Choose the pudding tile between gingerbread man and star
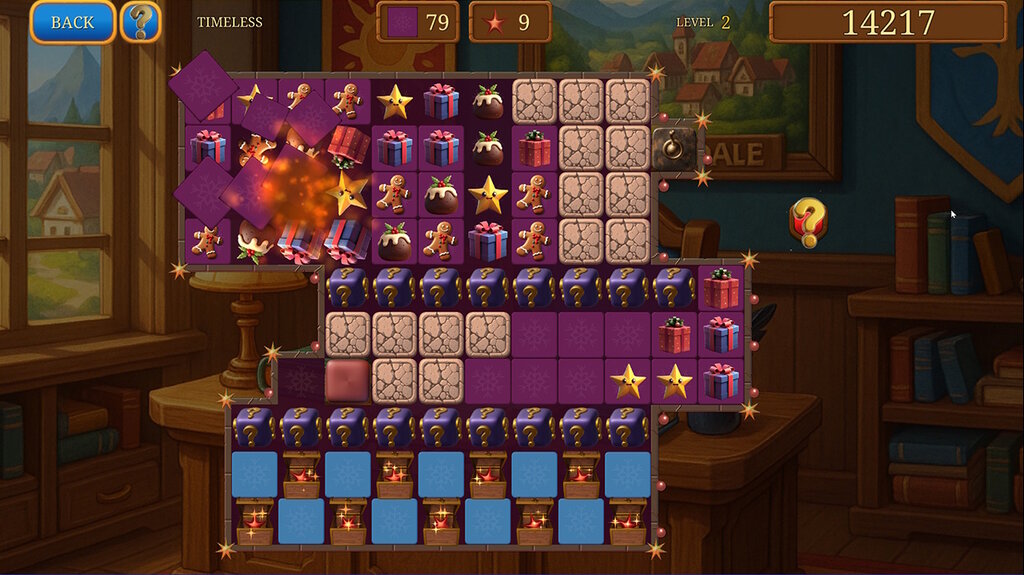 (x=441, y=194)
